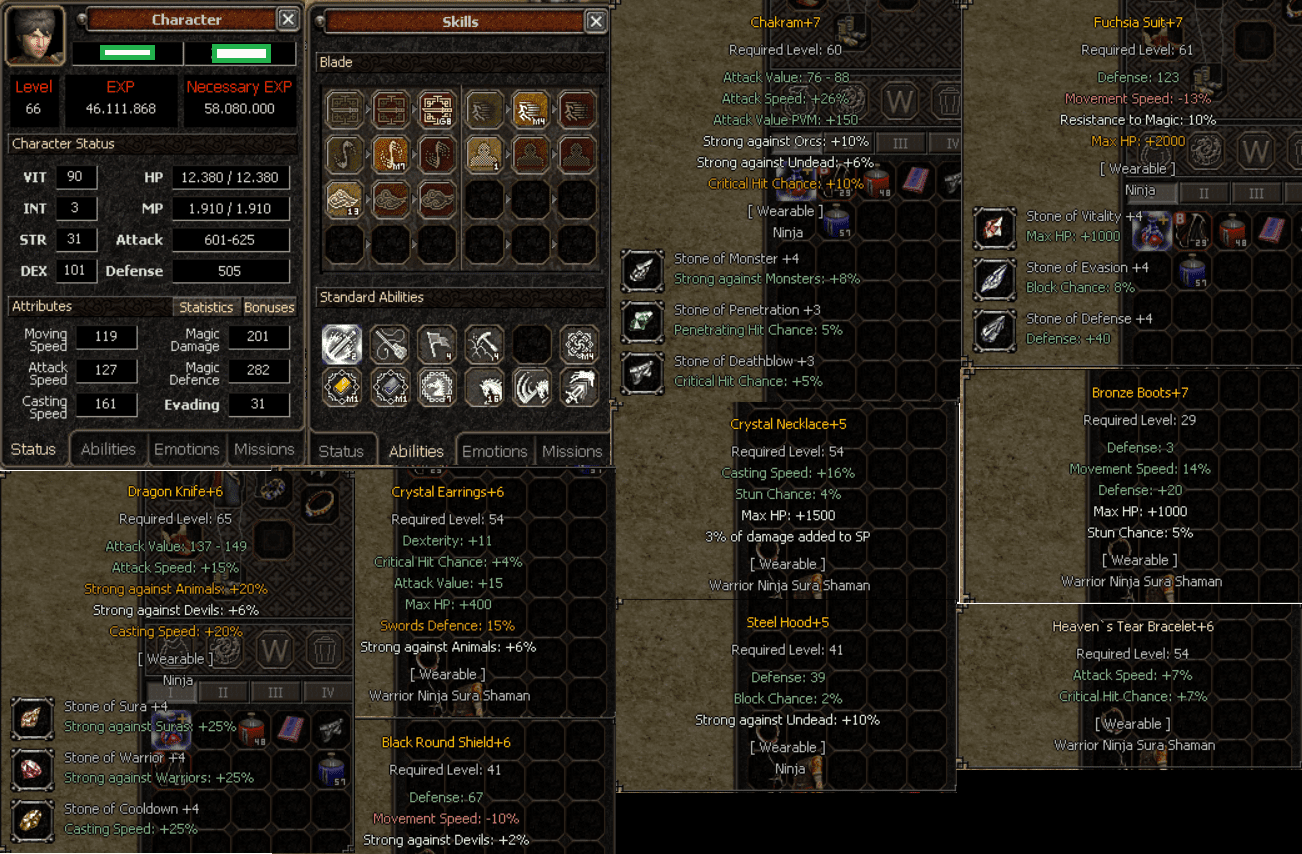Switch to Abilities tab in Character window
The image size is (1302, 854).
click(108, 449)
